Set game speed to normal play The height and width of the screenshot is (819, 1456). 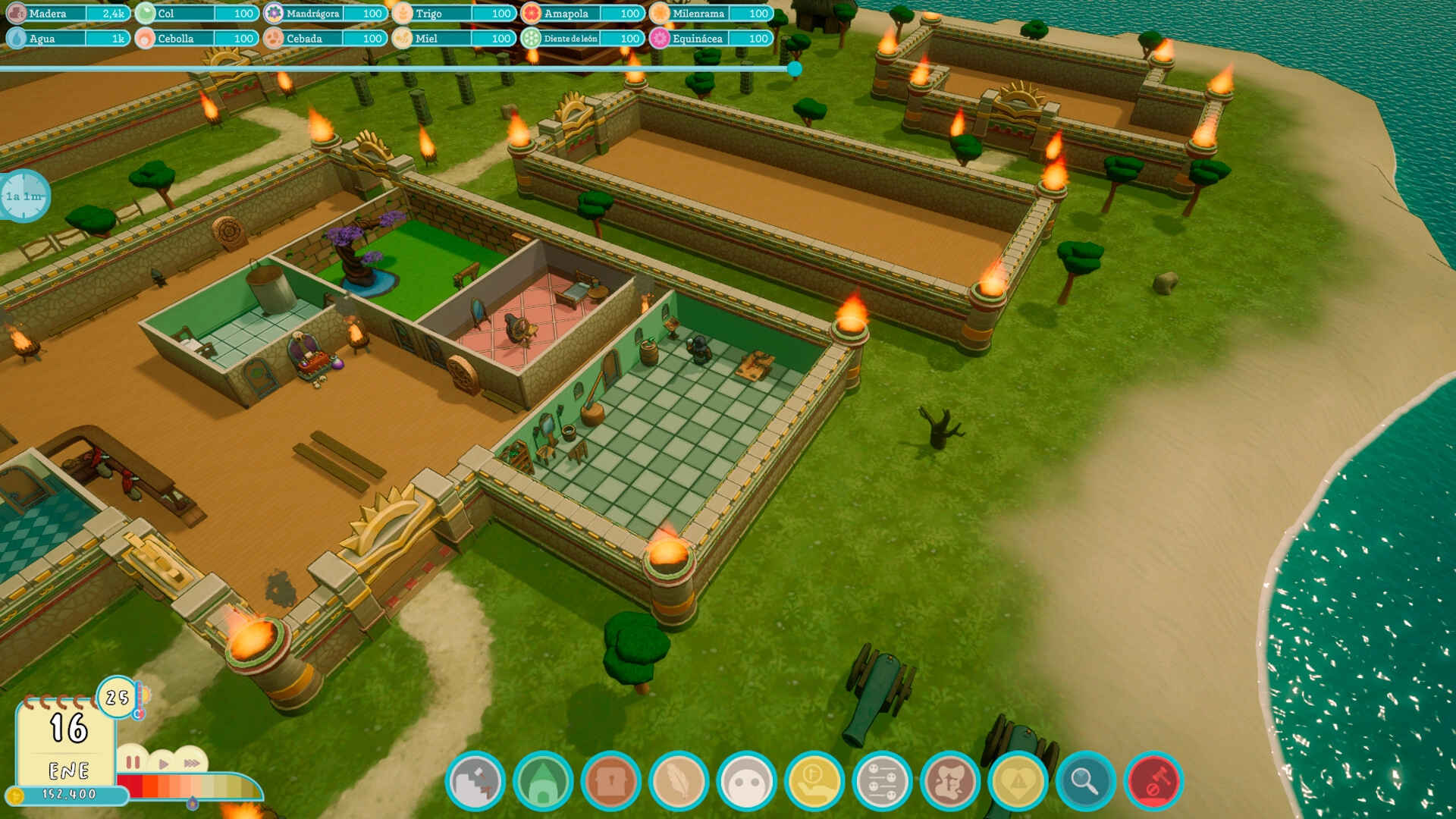[164, 764]
